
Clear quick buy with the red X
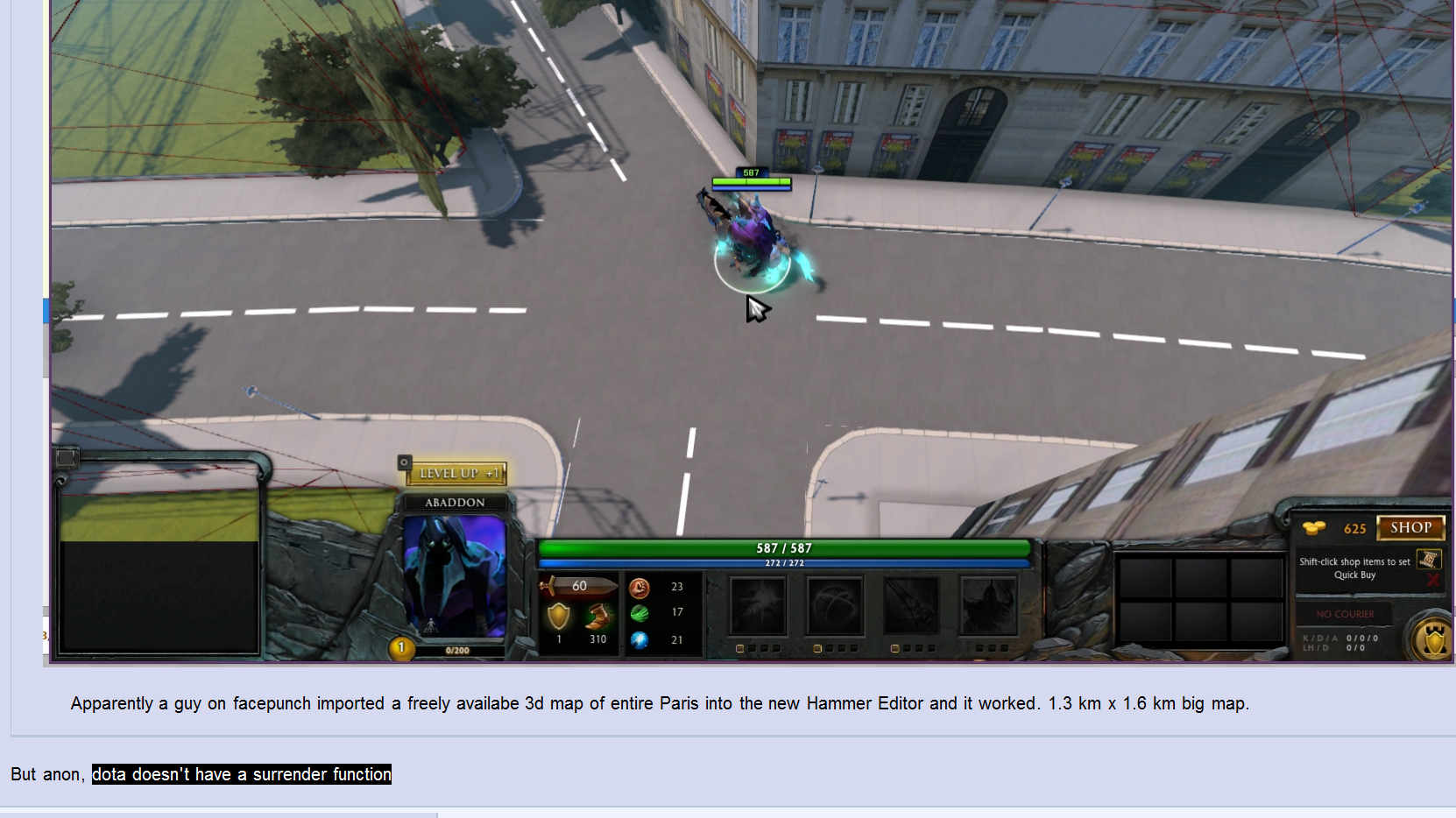1433,580
